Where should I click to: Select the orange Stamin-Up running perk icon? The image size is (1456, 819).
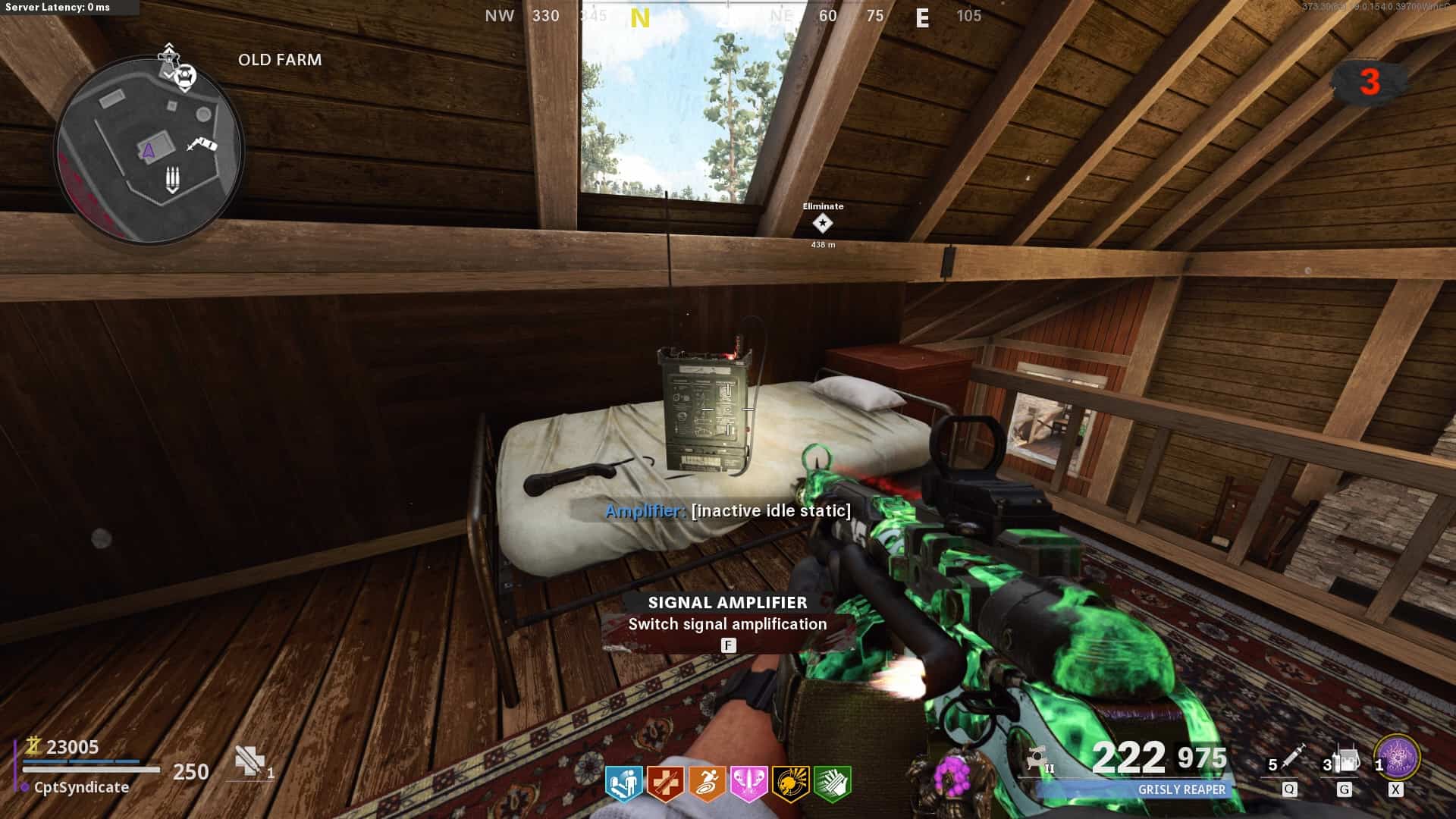click(707, 784)
